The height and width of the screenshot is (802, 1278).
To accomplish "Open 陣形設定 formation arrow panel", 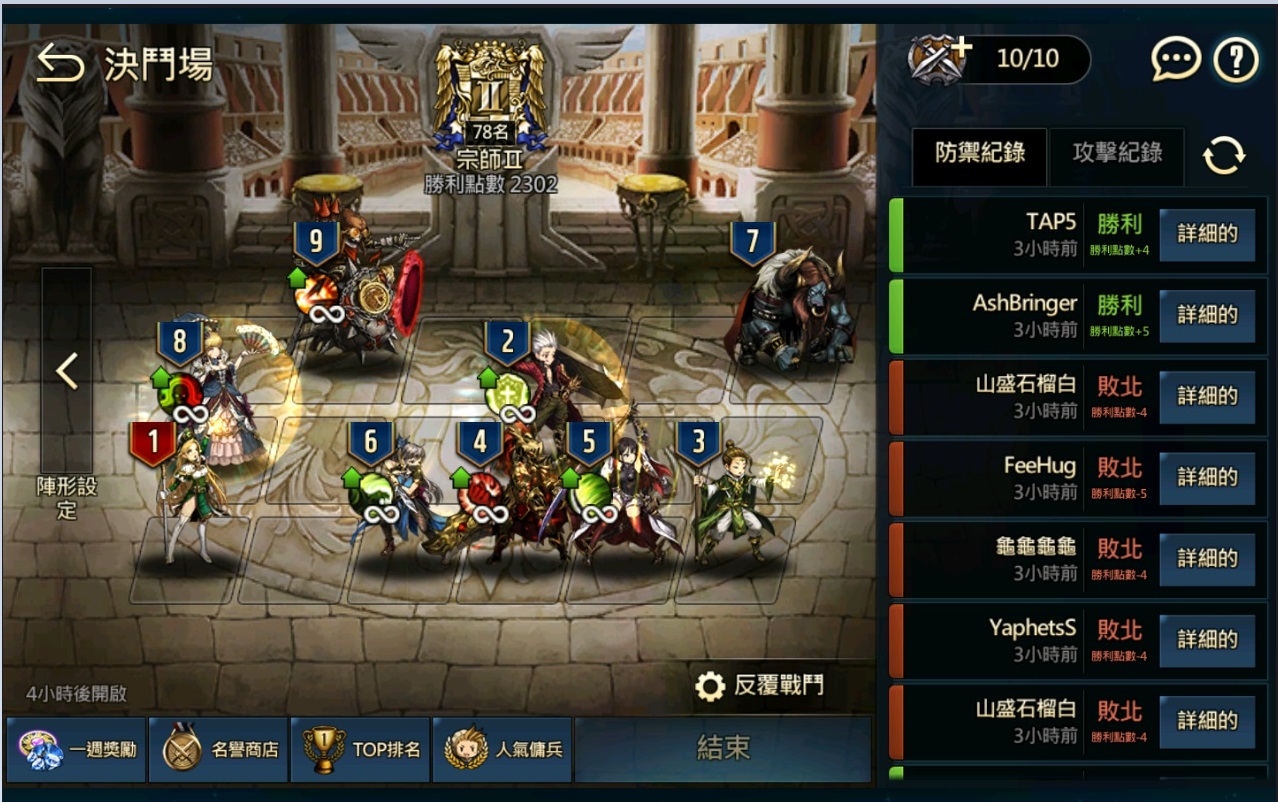I will click(x=67, y=372).
